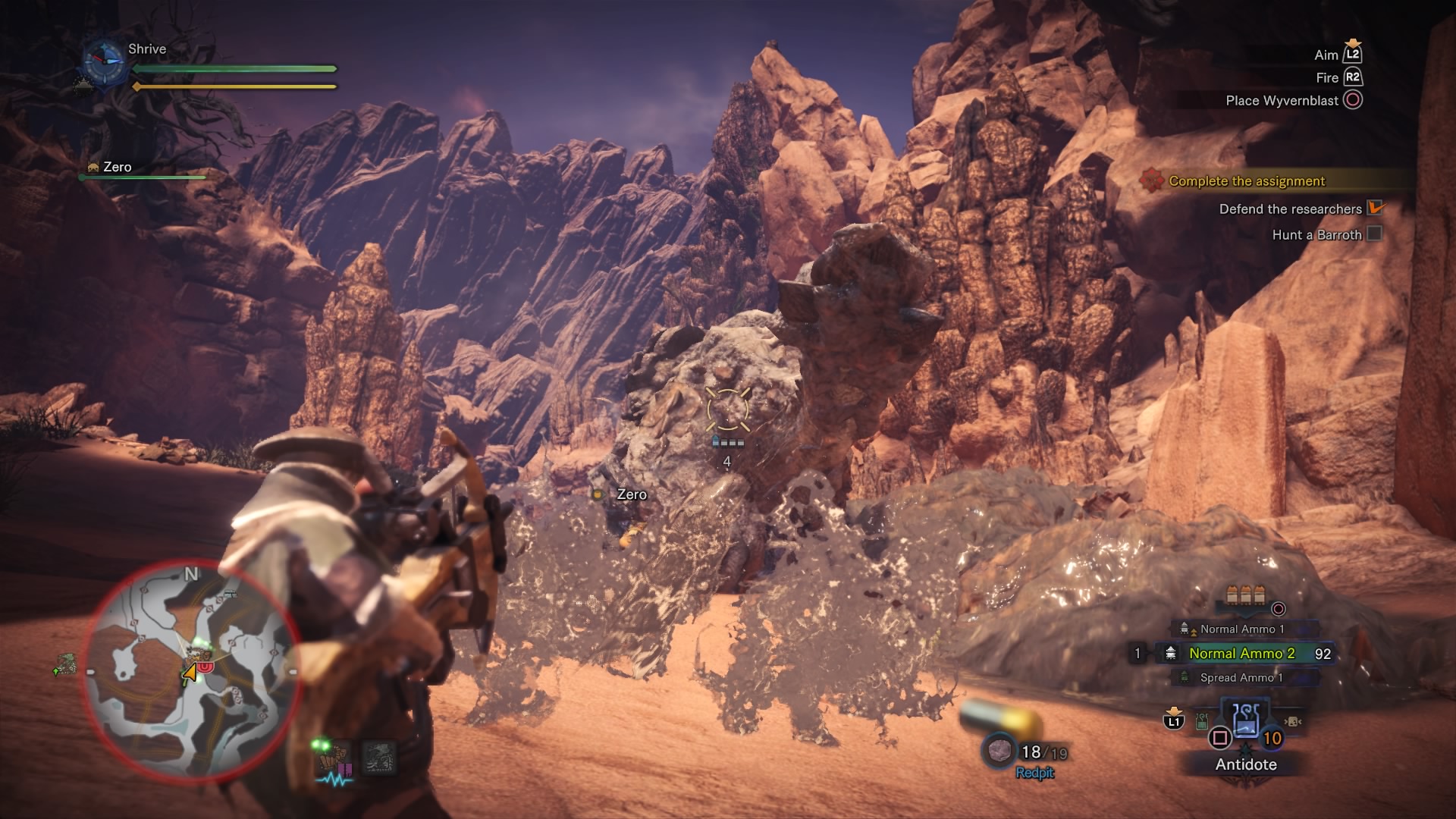This screenshot has width=1456, height=819.
Task: Click the Defend the researchers checkmark
Action: (1375, 208)
